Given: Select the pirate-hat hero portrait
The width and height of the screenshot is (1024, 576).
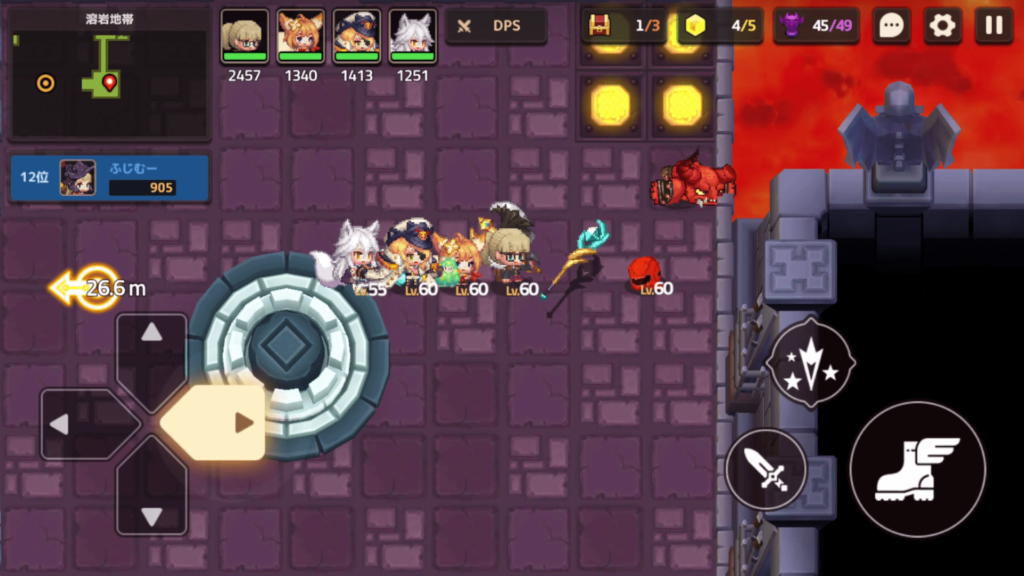Looking at the screenshot, I should pos(357,37).
